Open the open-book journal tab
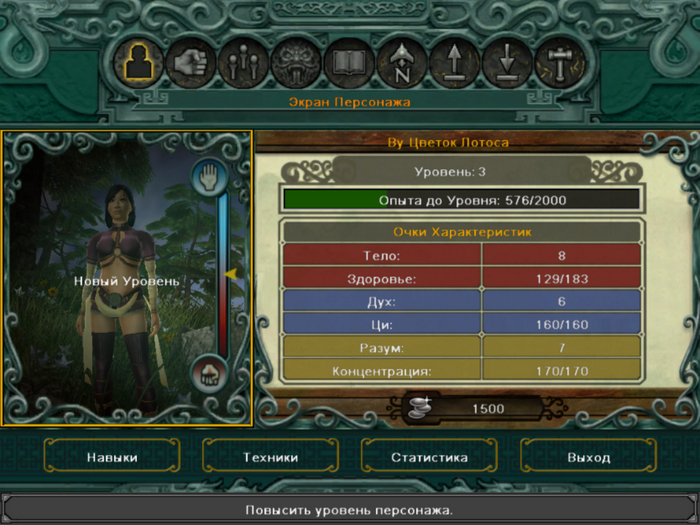 (x=349, y=63)
